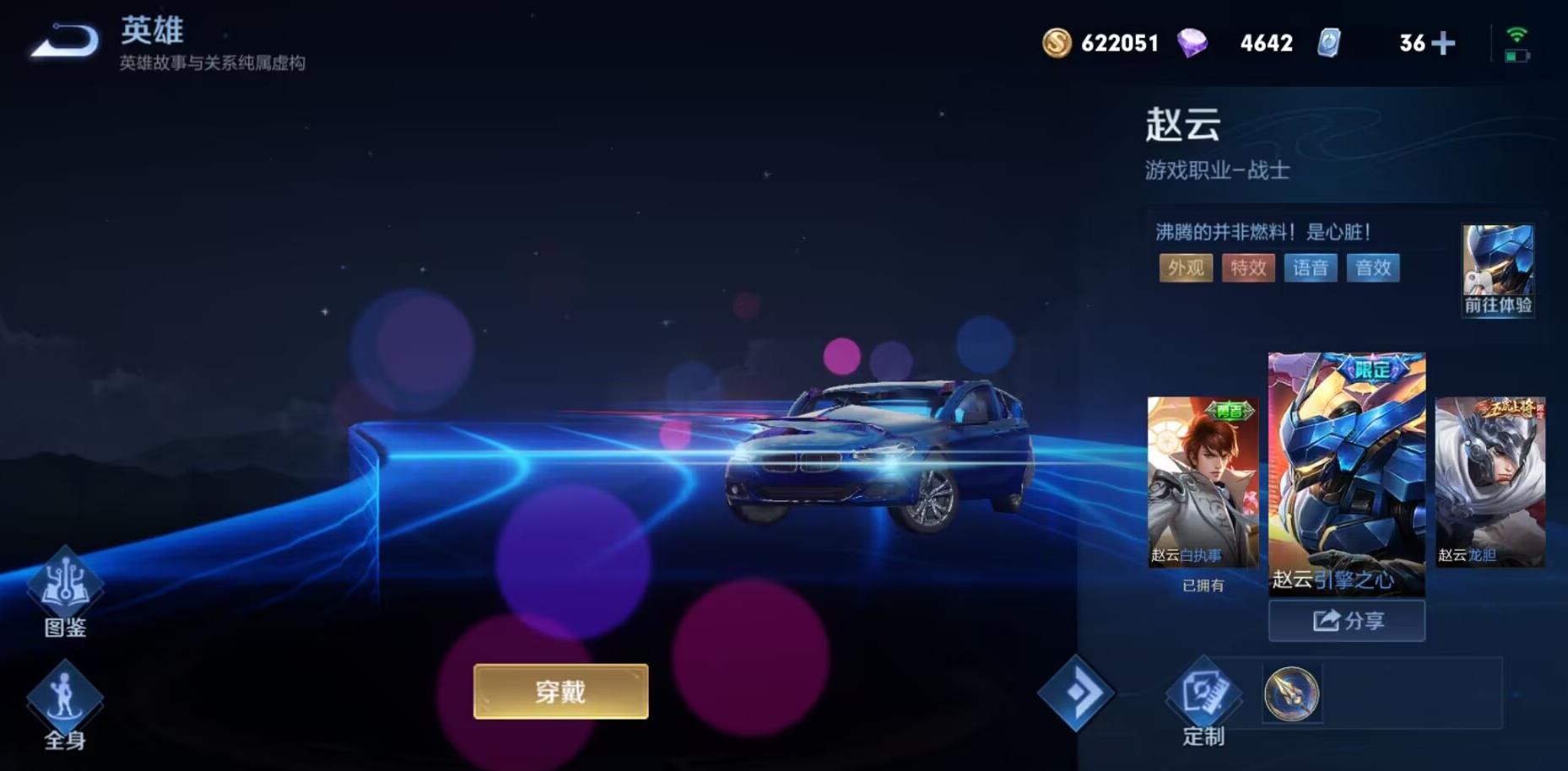Screen dimensions: 1568x771
Task: Click the card token icon in top bar
Action: 1329,42
